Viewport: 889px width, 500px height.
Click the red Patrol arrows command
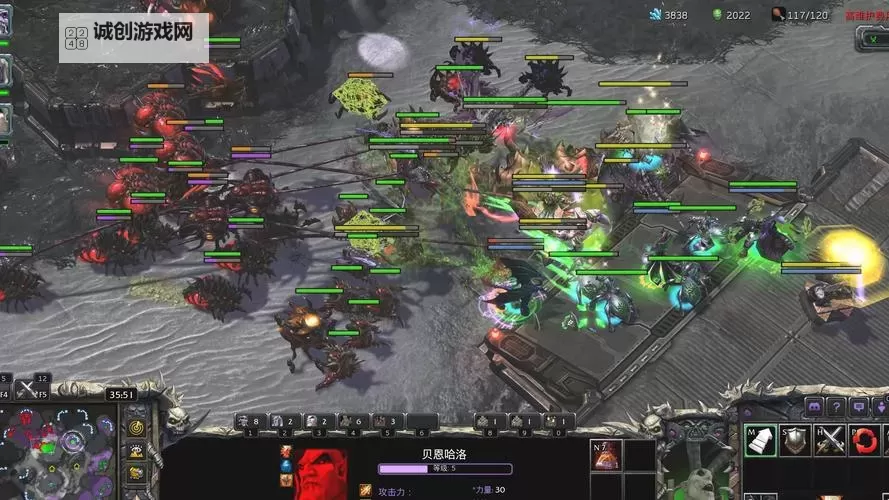point(863,440)
